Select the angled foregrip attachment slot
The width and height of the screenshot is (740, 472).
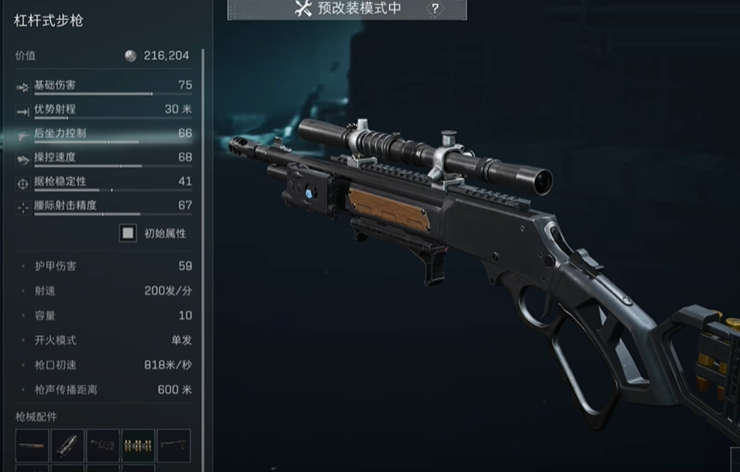coord(67,445)
